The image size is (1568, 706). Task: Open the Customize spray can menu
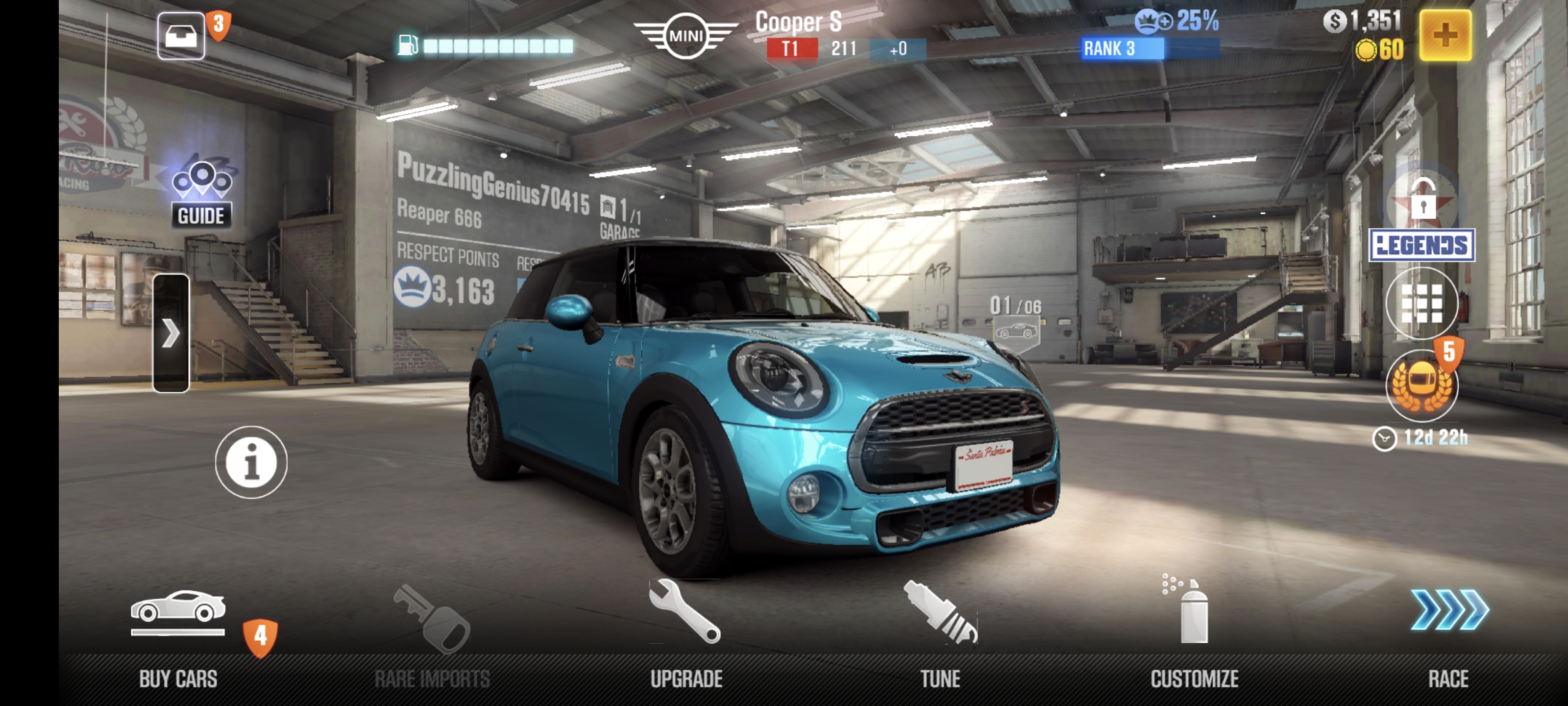1194,633
